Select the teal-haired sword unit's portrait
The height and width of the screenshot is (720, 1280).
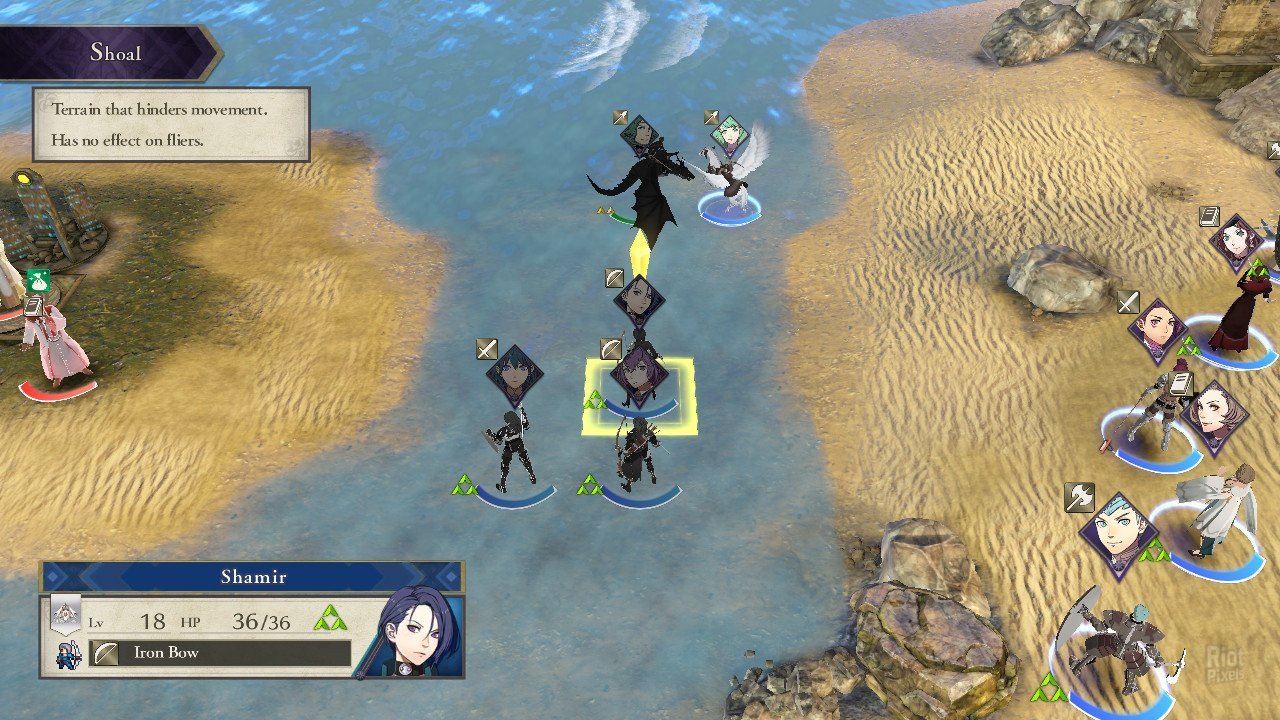(515, 375)
